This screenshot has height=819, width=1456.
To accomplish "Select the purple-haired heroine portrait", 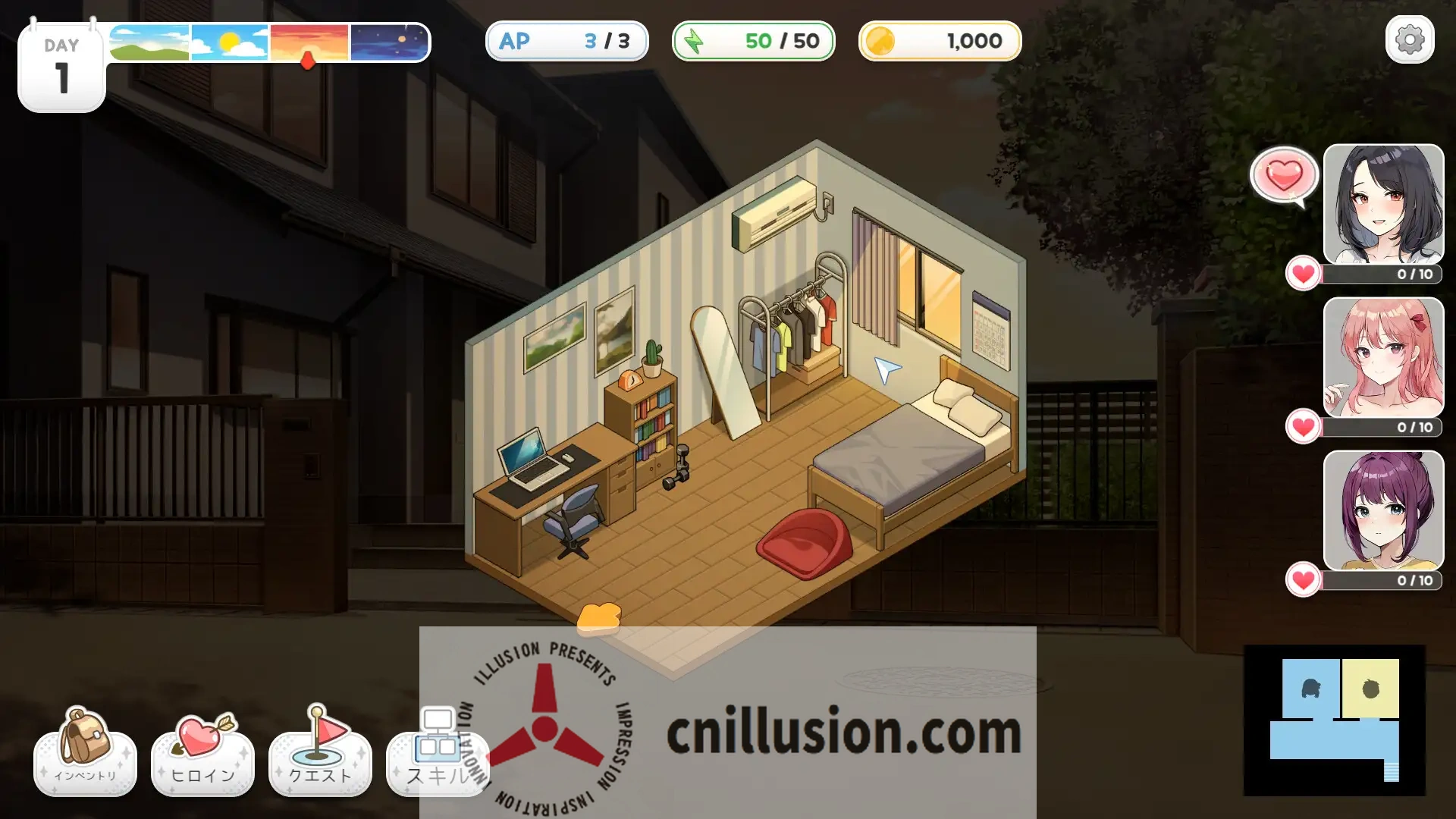I will (x=1383, y=510).
